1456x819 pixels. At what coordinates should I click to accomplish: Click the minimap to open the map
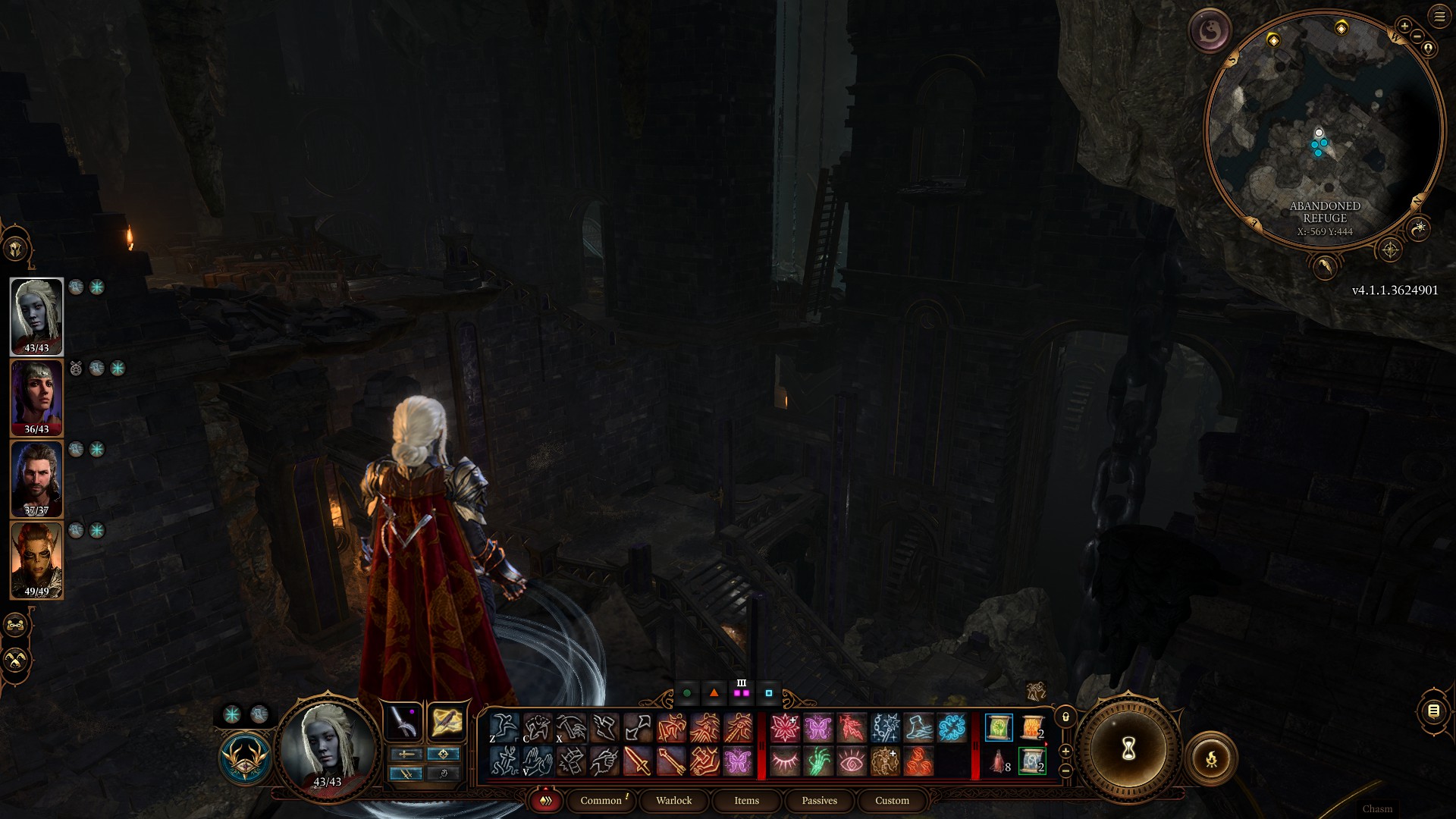coord(1323,129)
